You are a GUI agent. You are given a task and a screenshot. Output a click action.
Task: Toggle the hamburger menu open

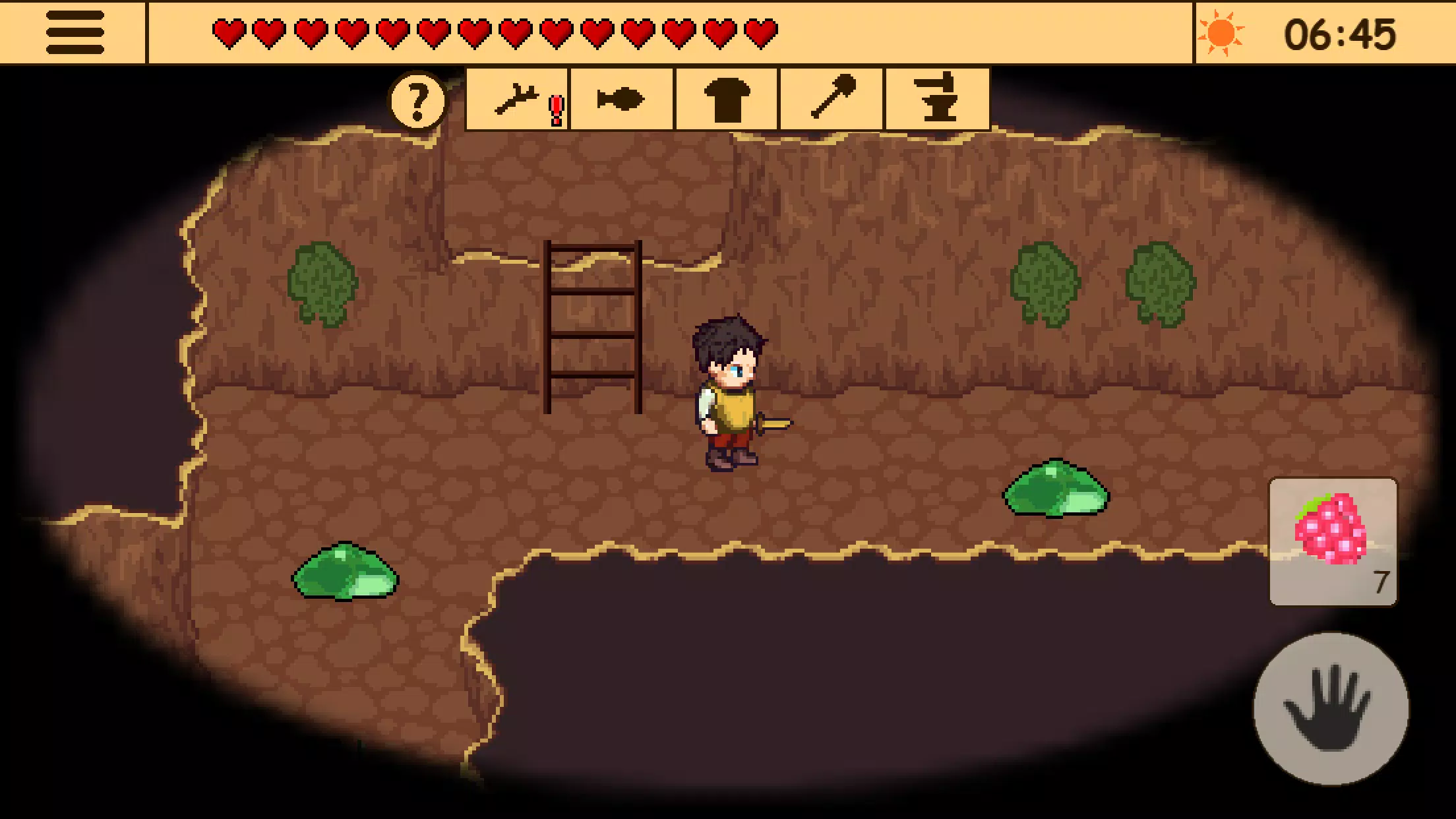[75, 30]
